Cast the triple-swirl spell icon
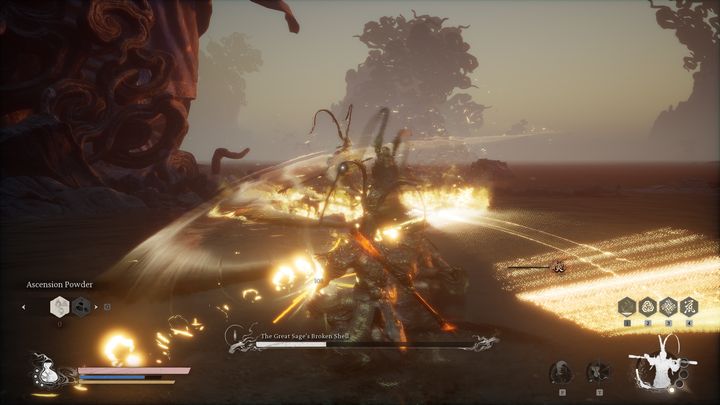The height and width of the screenshot is (405, 720). pyautogui.click(x=648, y=307)
